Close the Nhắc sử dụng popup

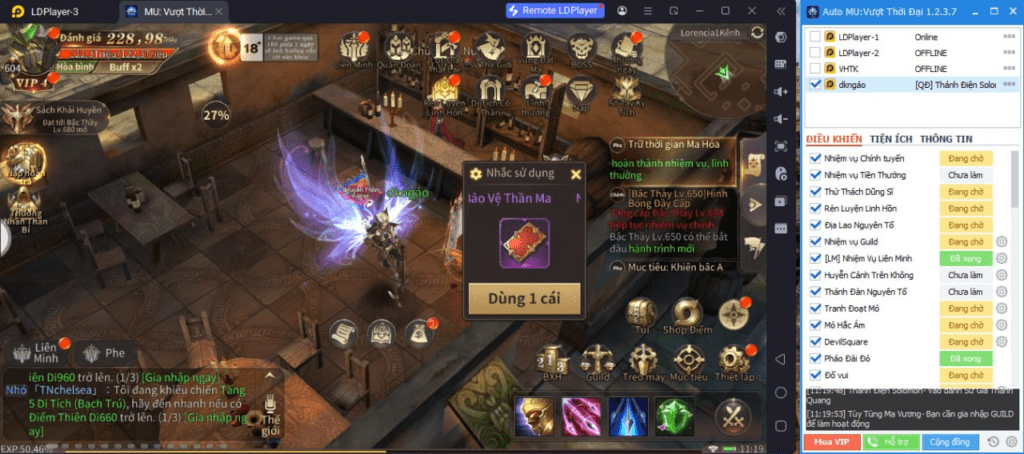(x=575, y=174)
